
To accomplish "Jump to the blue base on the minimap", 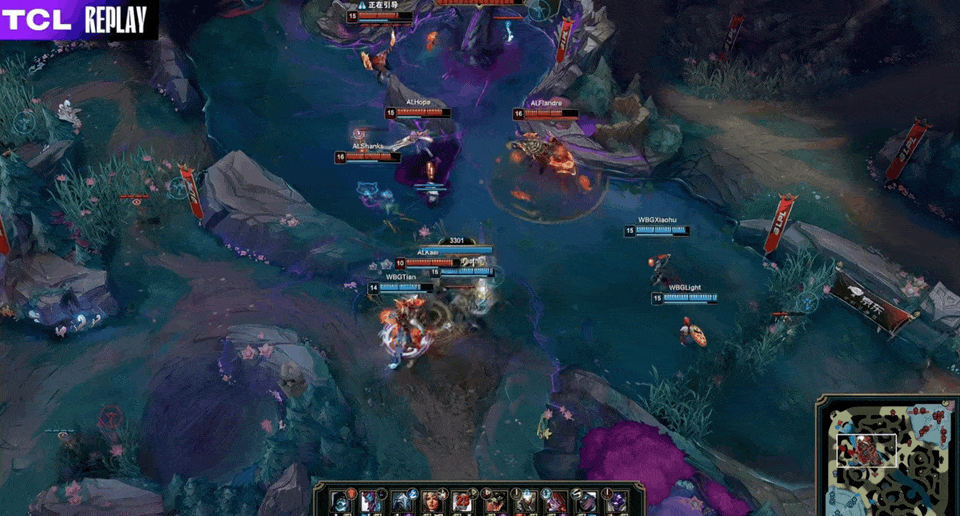I will (836, 503).
